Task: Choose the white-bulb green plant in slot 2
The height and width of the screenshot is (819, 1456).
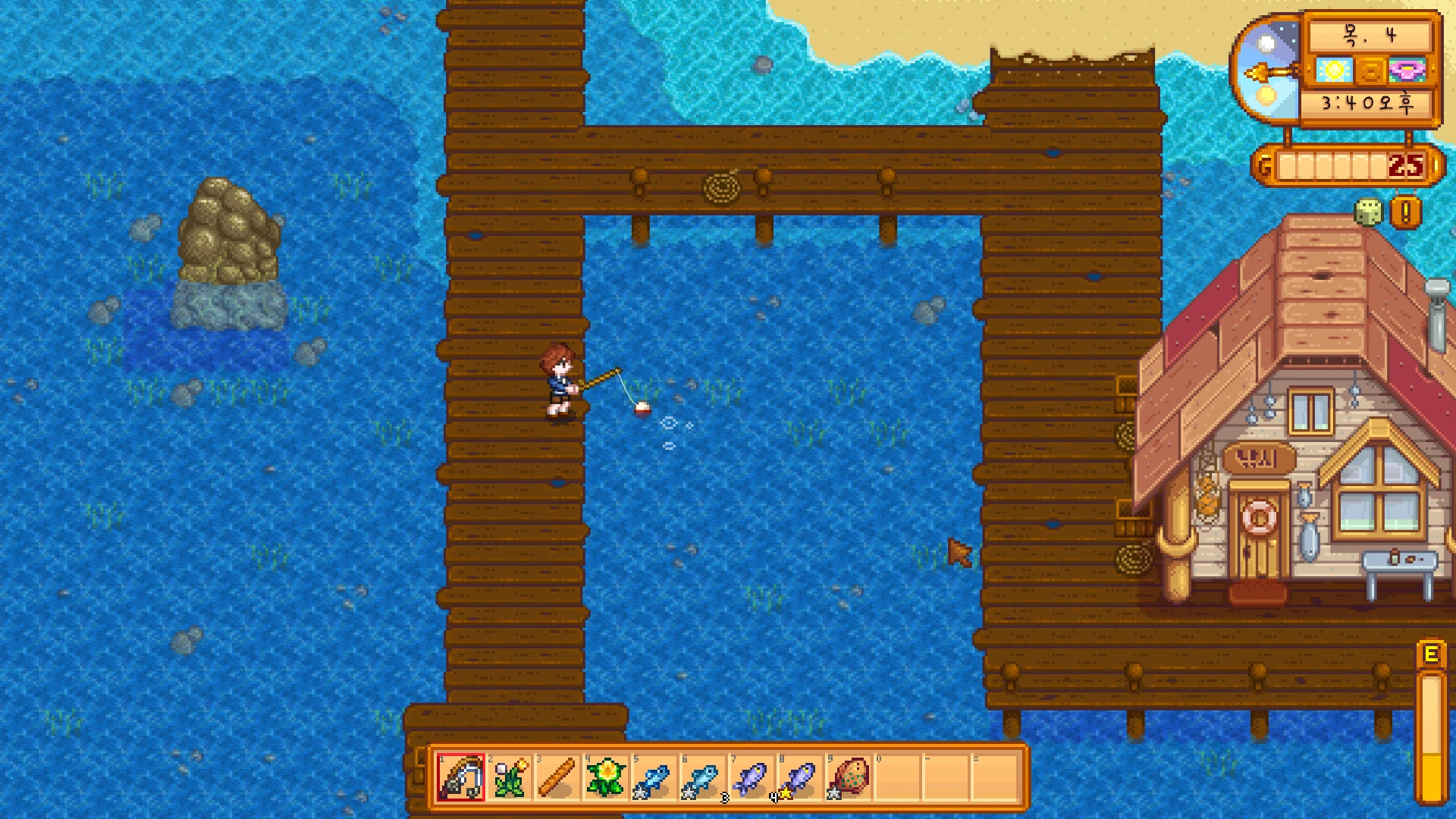Action: tap(509, 777)
